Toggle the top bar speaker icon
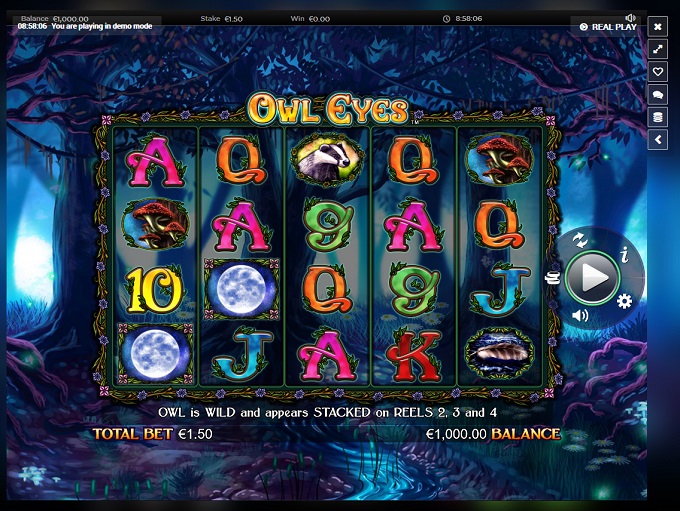680x511 pixels. (630, 18)
